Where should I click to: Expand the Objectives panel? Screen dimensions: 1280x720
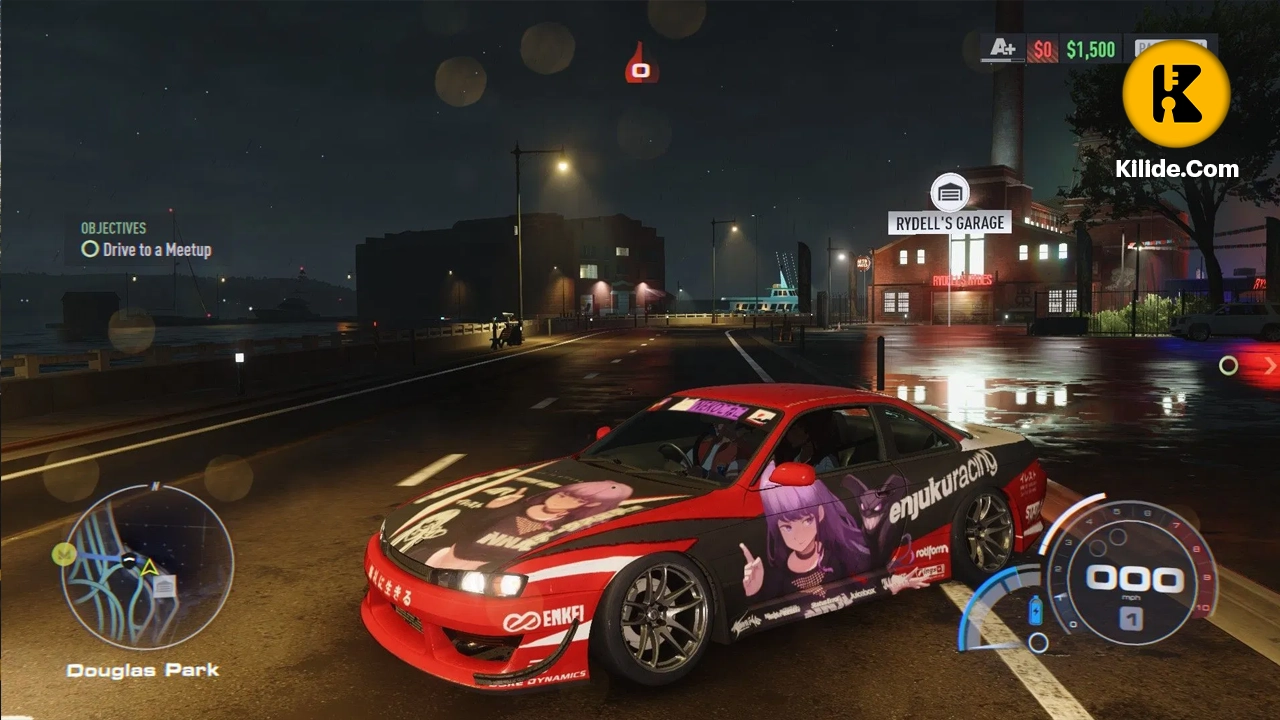113,228
